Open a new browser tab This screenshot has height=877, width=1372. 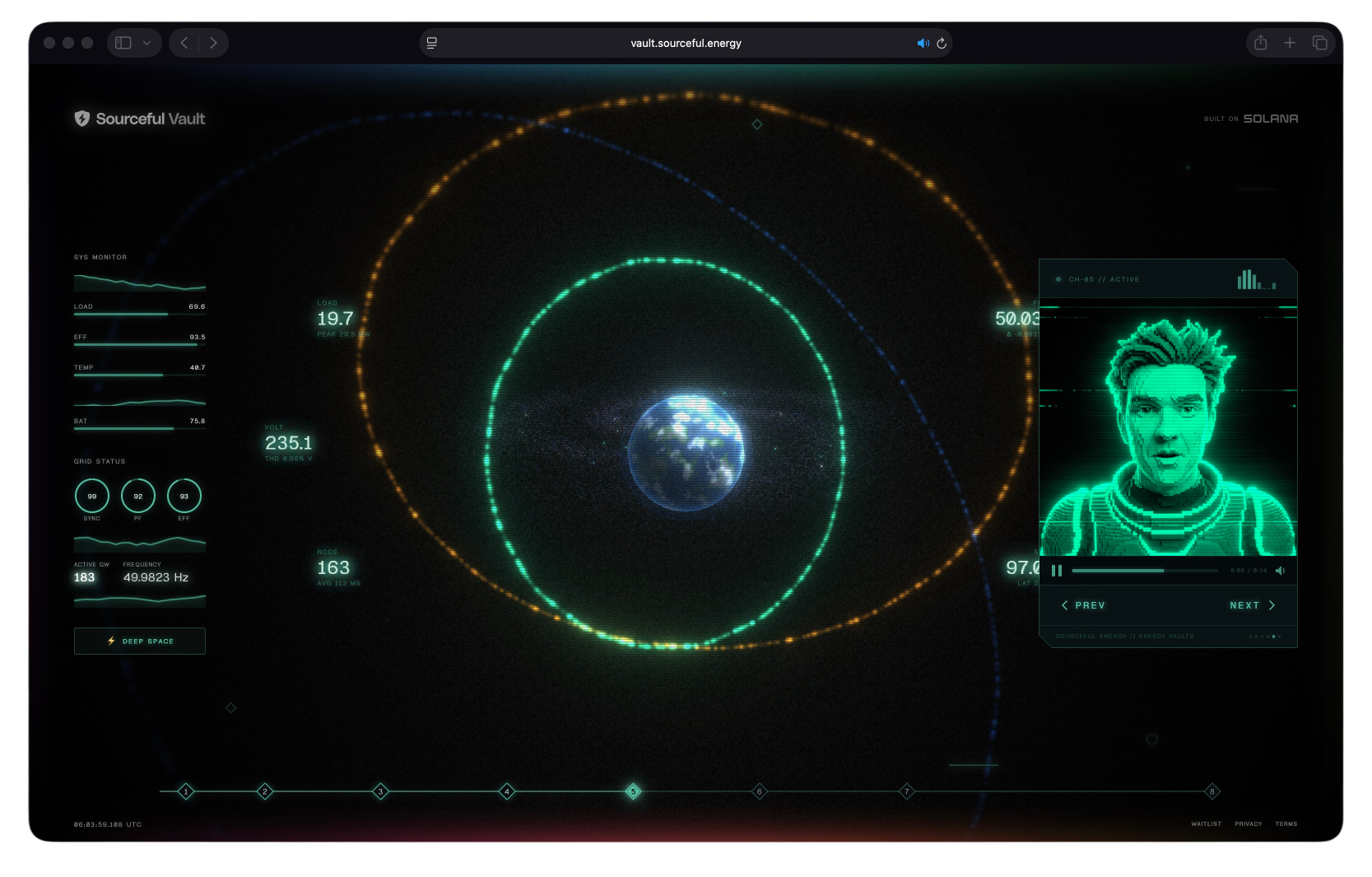tap(1290, 43)
